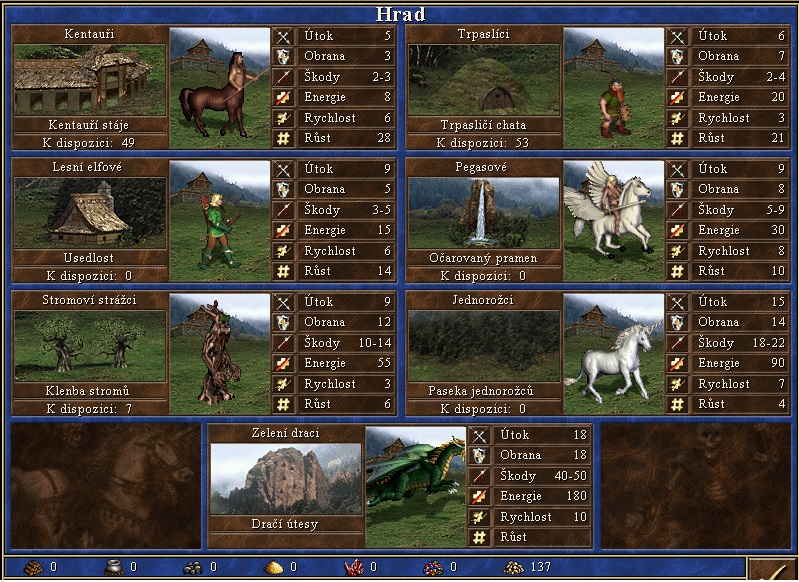This screenshot has height=582, width=799.
Task: Click the tree guardian creature portrait
Action: coord(219,353)
